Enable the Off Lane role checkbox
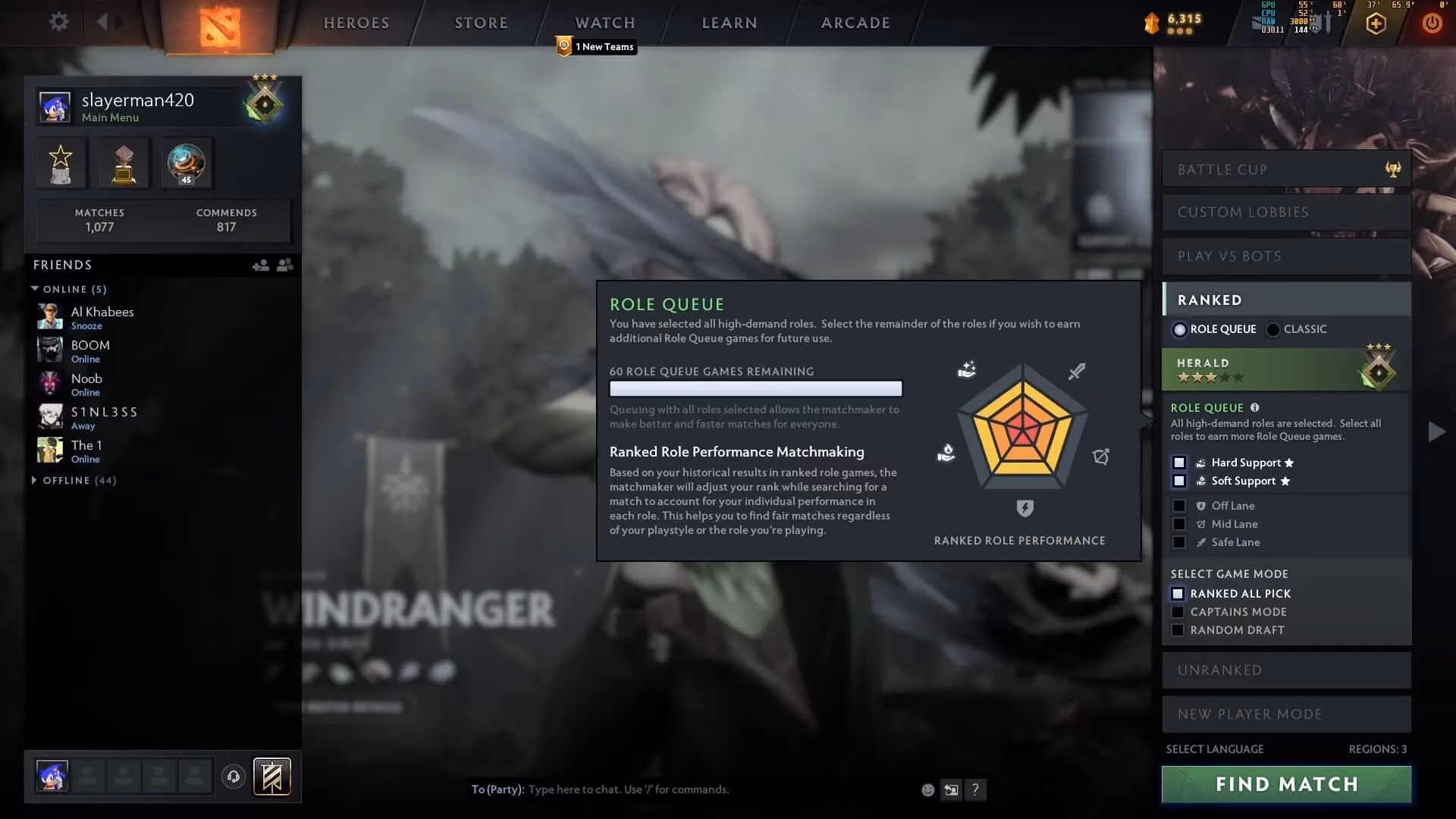 [1178, 505]
